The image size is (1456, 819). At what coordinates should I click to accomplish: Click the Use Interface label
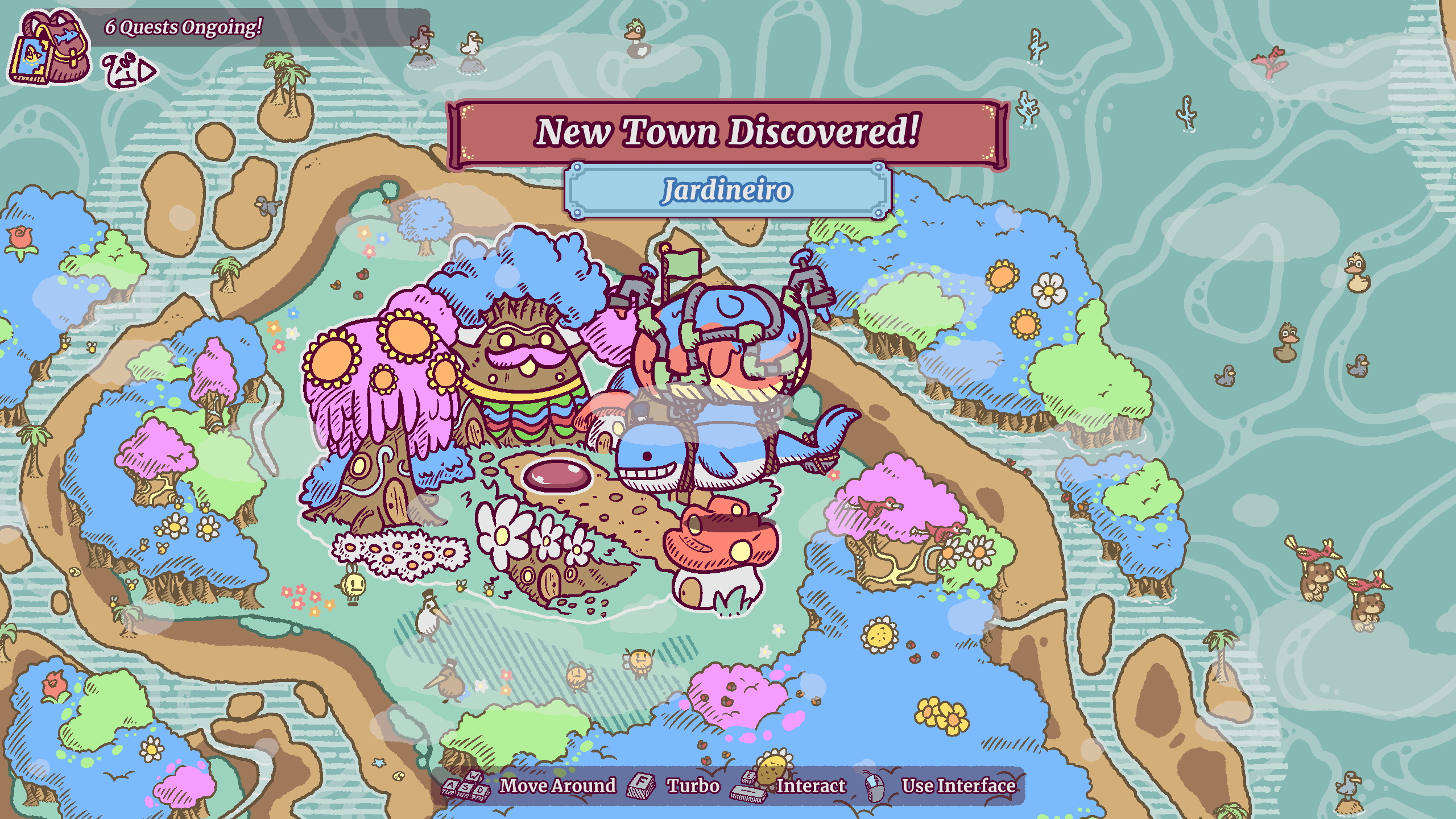pos(959,786)
